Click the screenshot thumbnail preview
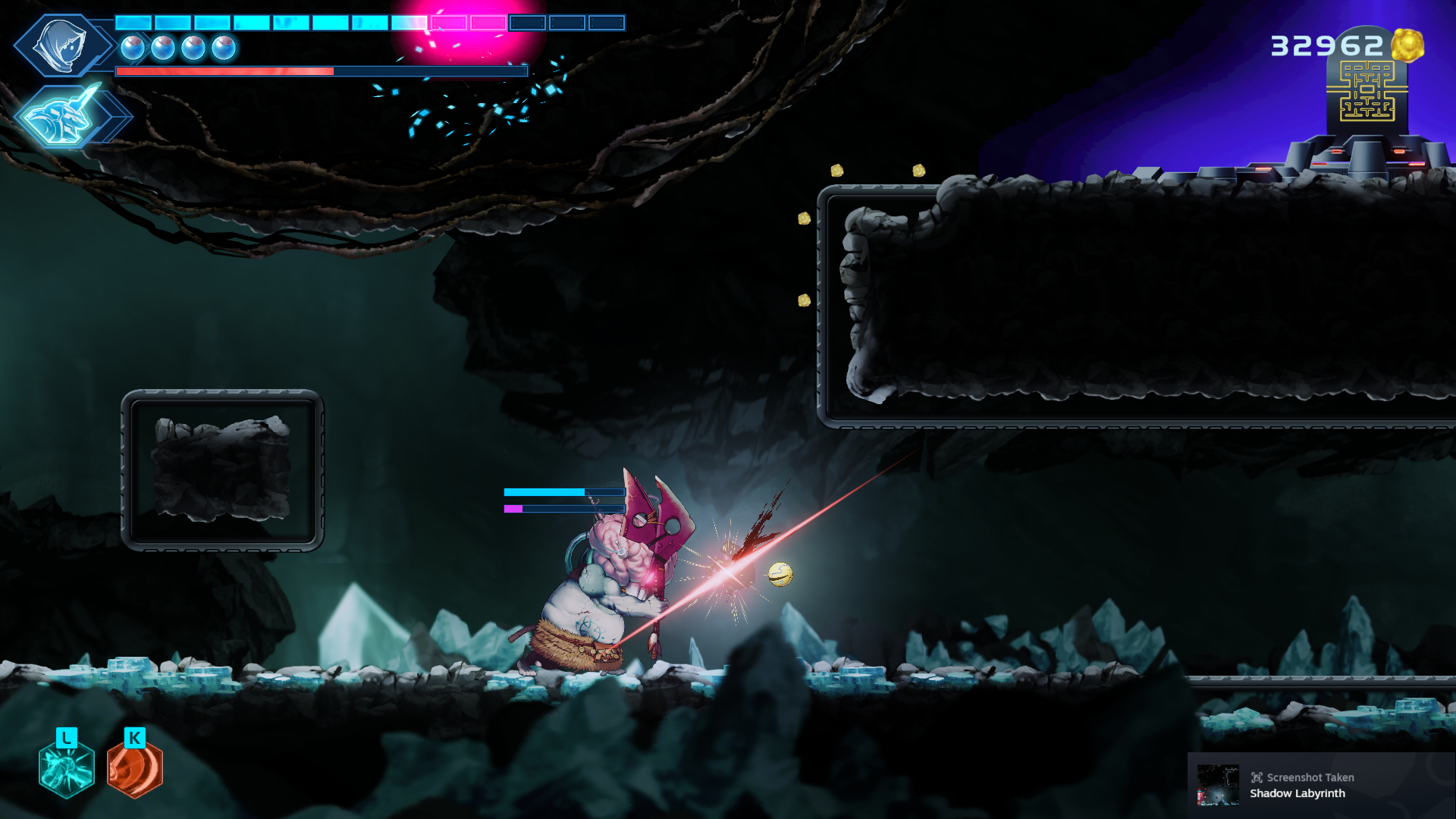The image size is (1456, 819). (1218, 785)
